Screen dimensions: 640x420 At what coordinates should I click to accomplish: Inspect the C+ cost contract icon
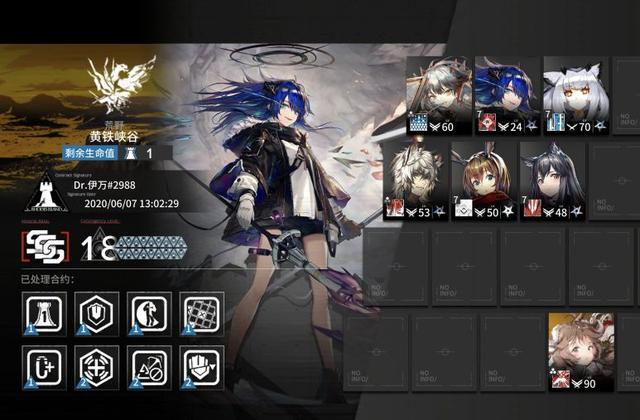point(44,367)
